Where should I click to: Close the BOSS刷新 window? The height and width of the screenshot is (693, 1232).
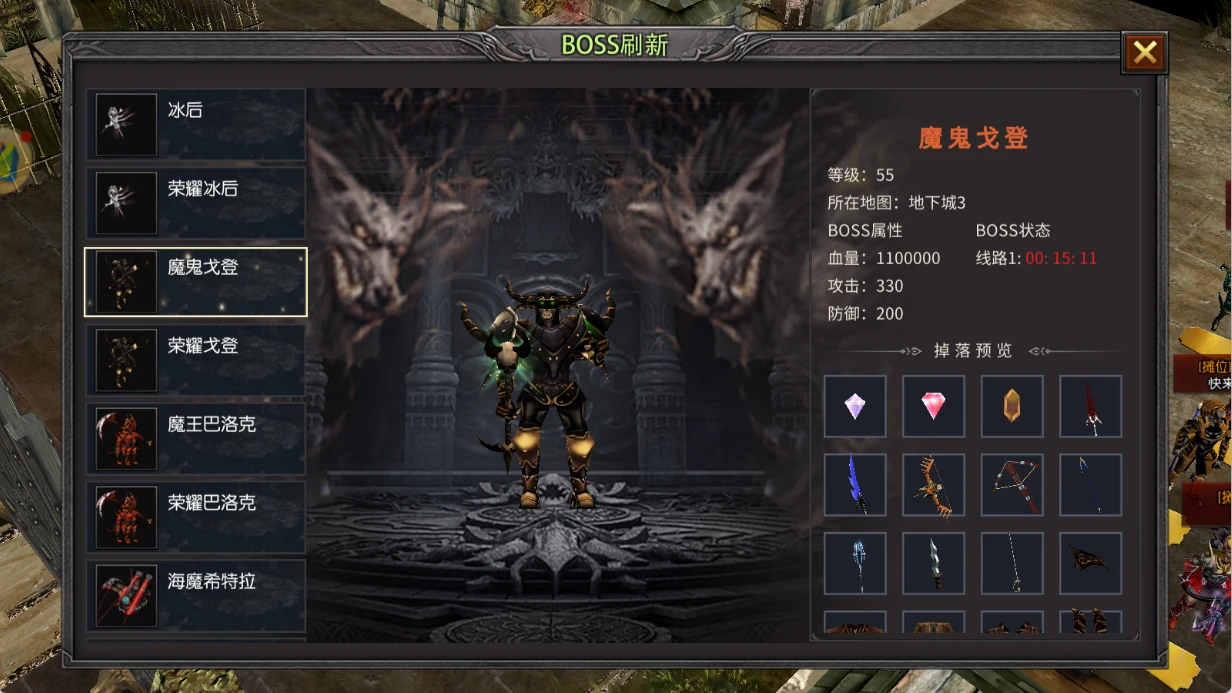point(1144,53)
